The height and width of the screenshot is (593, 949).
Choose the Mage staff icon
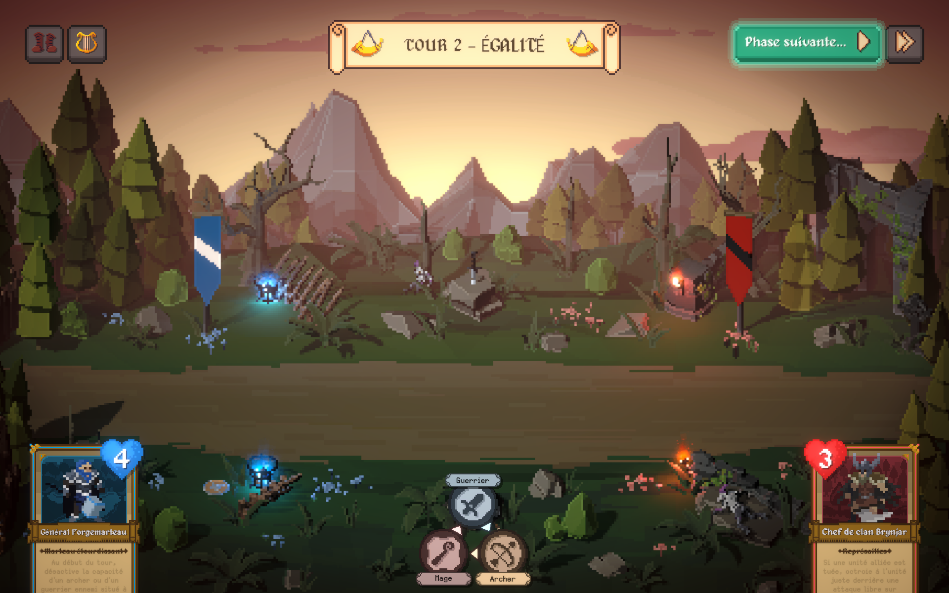coord(442,552)
